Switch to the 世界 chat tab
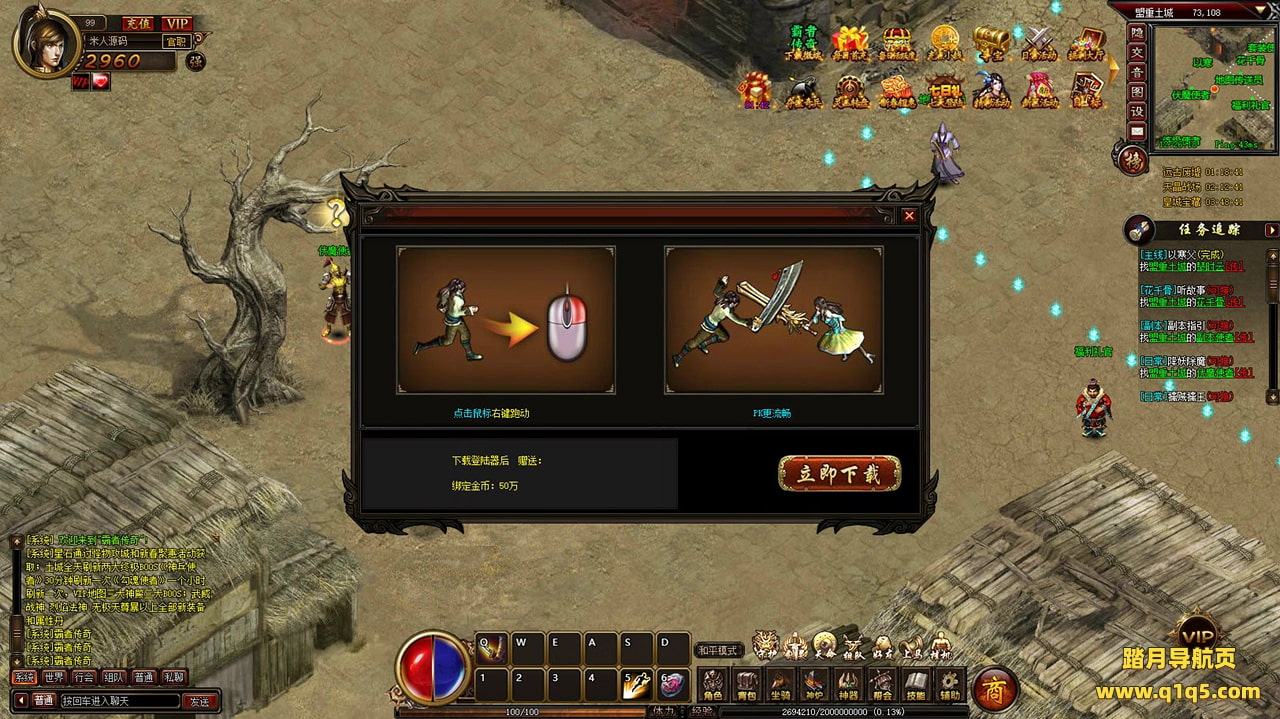The height and width of the screenshot is (719, 1280). 54,677
